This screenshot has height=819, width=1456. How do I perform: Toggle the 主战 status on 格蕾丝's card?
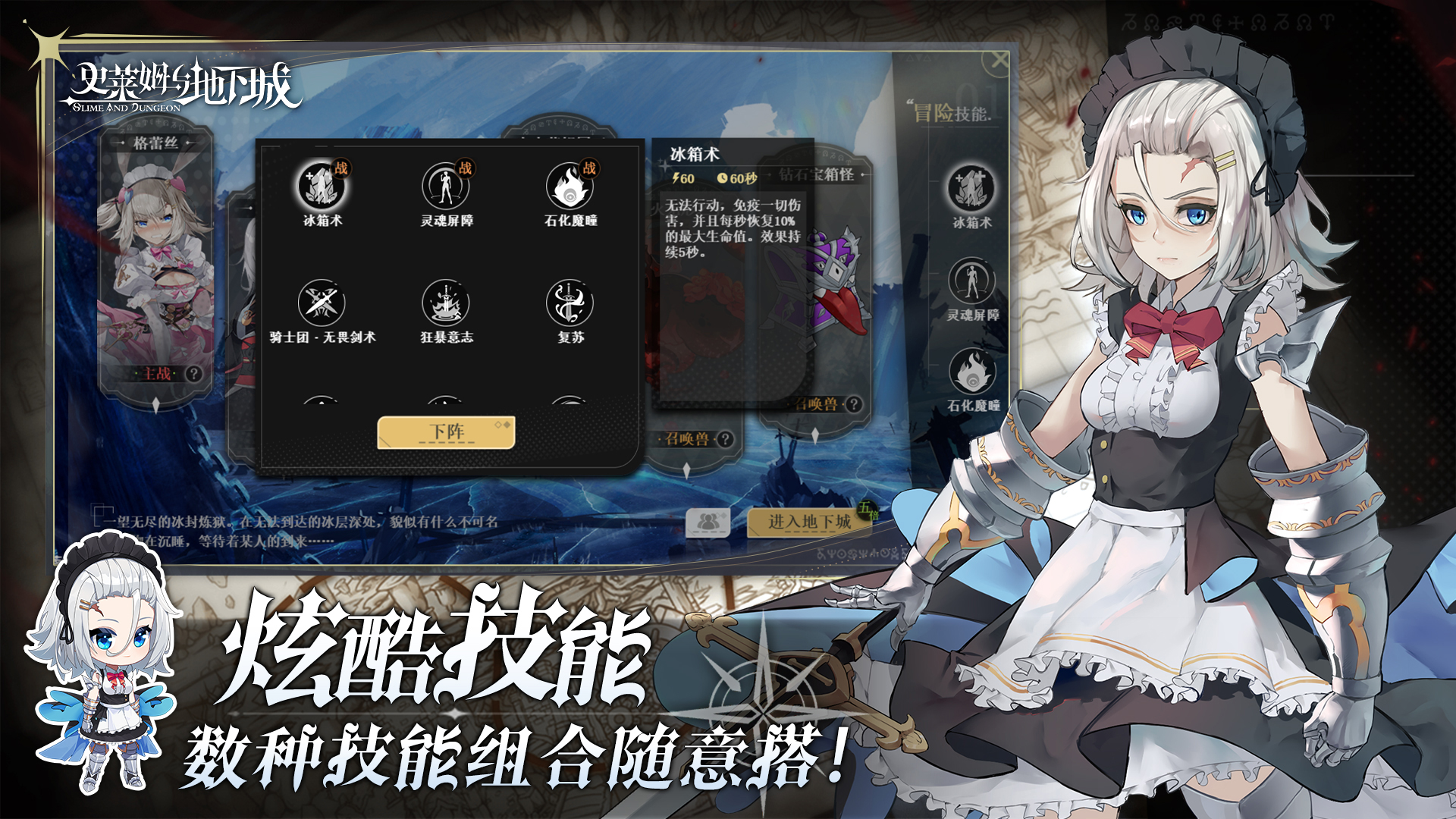(156, 372)
